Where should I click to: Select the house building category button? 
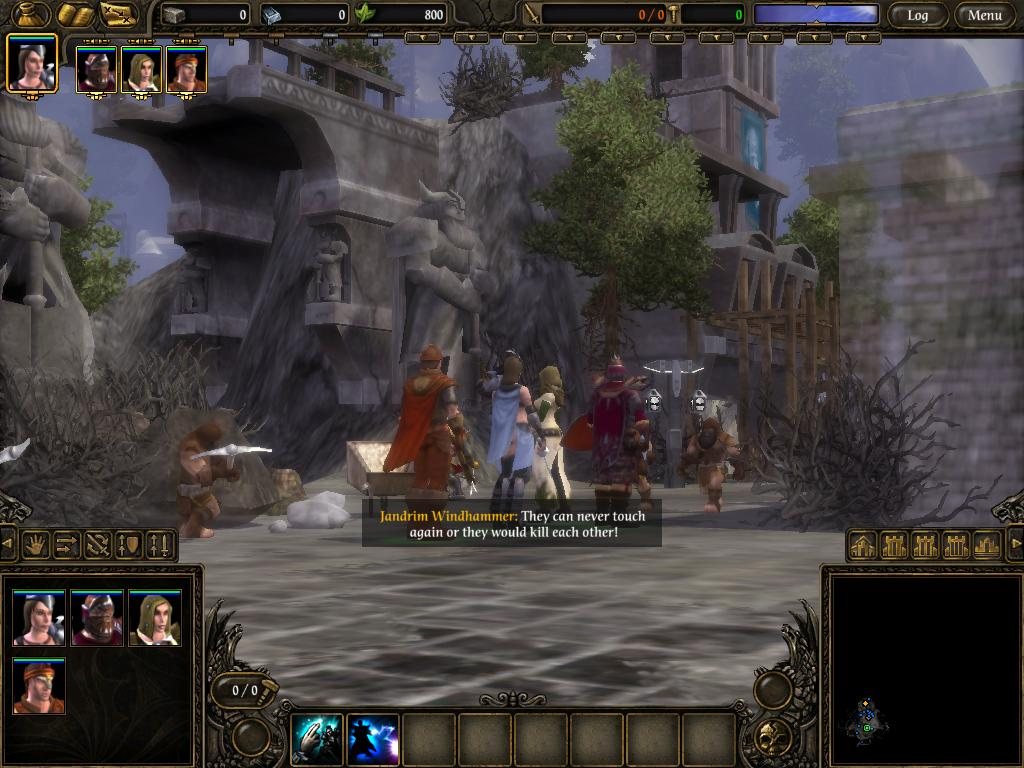point(863,545)
